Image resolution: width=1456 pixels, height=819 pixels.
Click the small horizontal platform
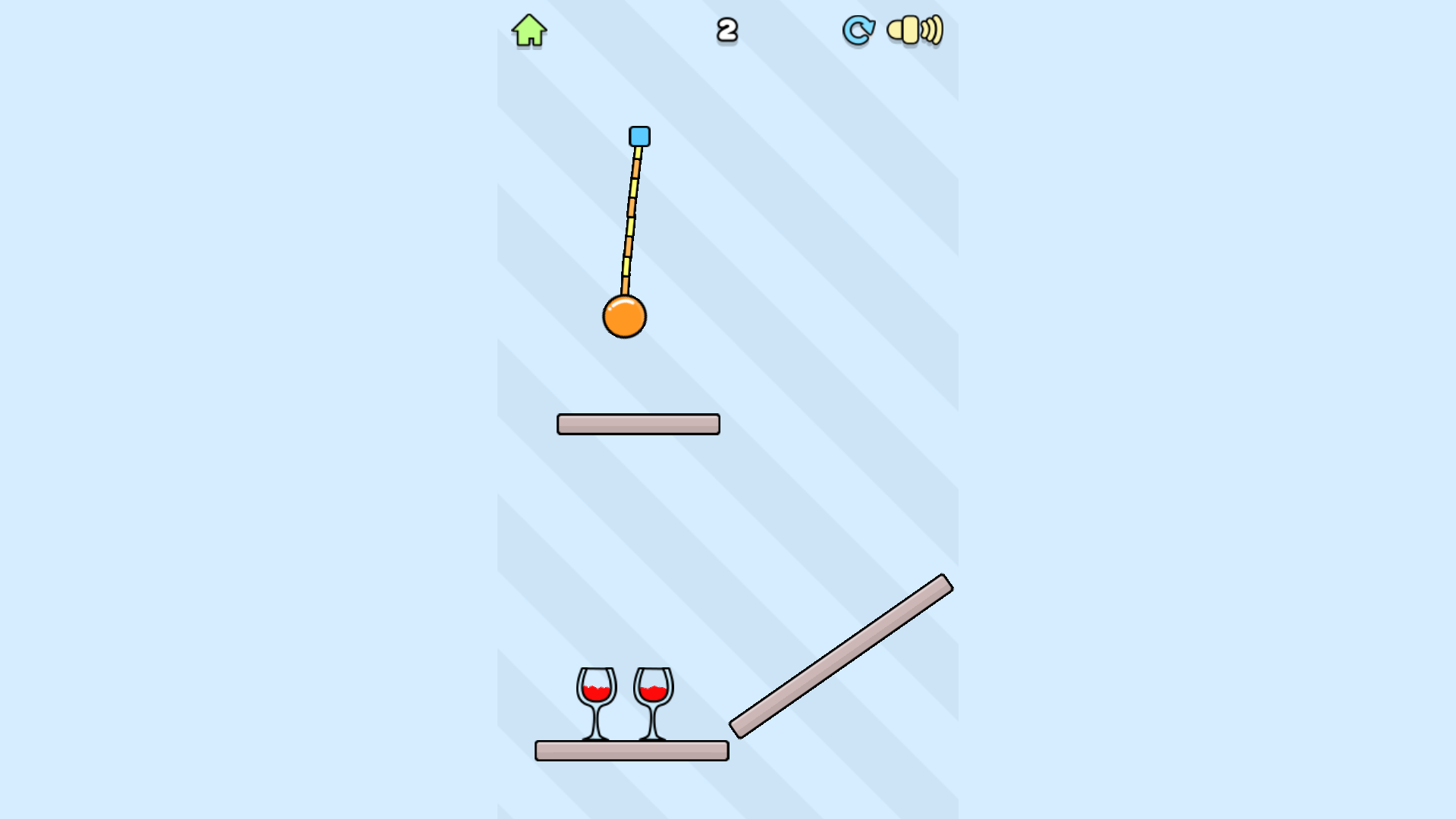click(x=638, y=422)
